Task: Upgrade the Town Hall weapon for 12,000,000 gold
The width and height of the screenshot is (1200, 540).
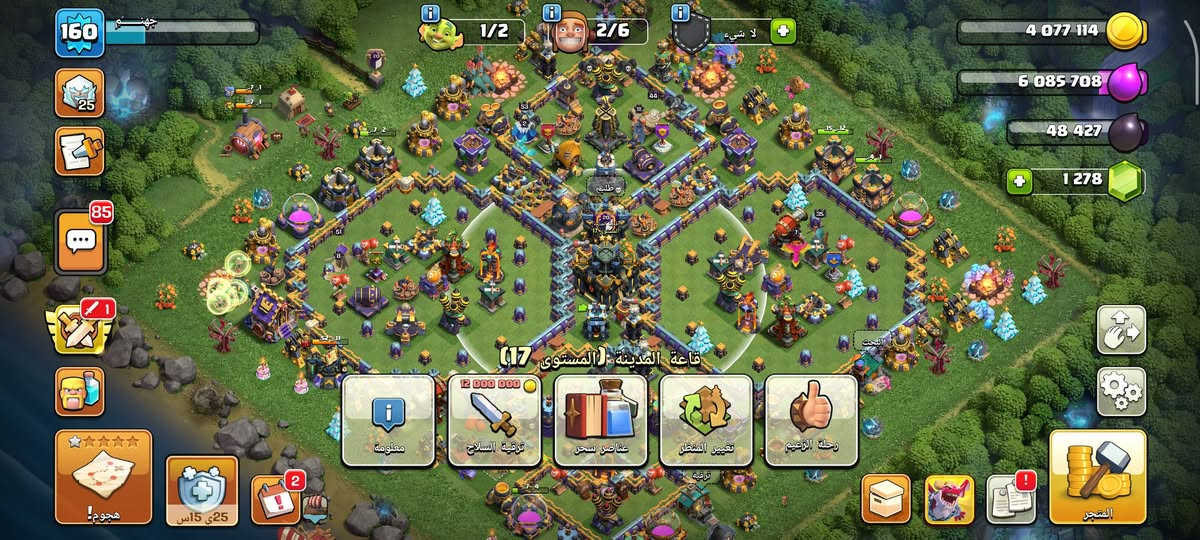Action: click(494, 421)
